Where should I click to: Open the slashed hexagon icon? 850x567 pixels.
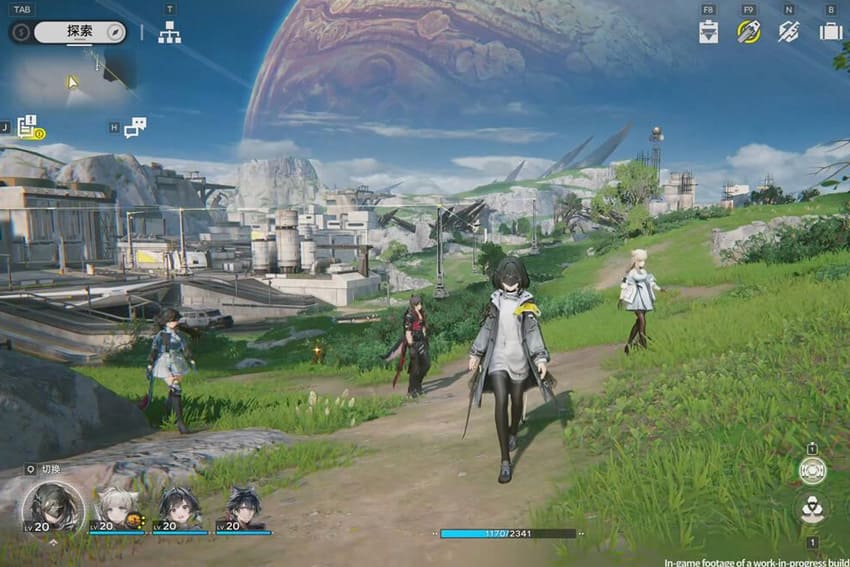(x=789, y=31)
